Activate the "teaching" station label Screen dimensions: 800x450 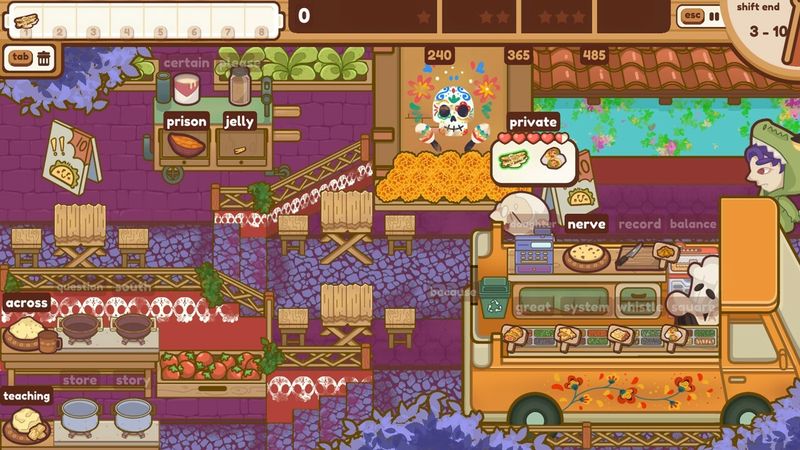coord(27,396)
